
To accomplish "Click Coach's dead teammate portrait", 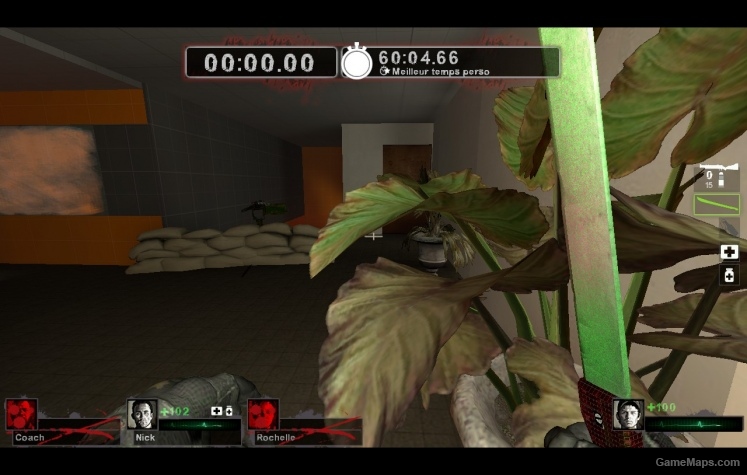I will [x=21, y=414].
